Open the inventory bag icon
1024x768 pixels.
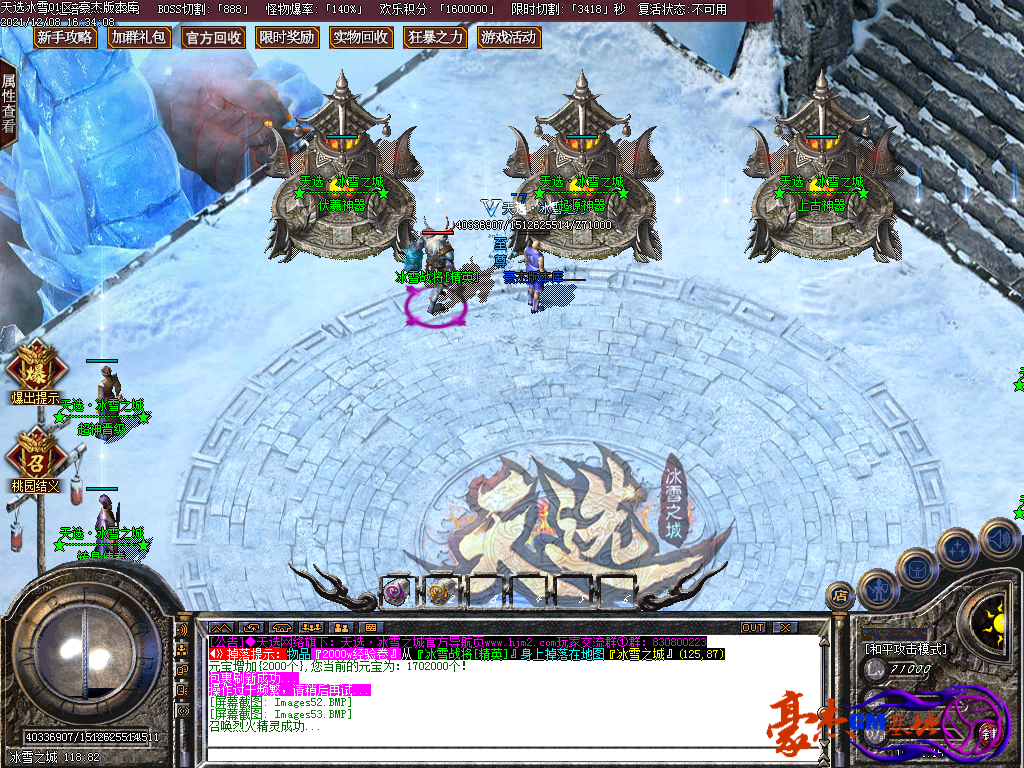click(x=916, y=569)
